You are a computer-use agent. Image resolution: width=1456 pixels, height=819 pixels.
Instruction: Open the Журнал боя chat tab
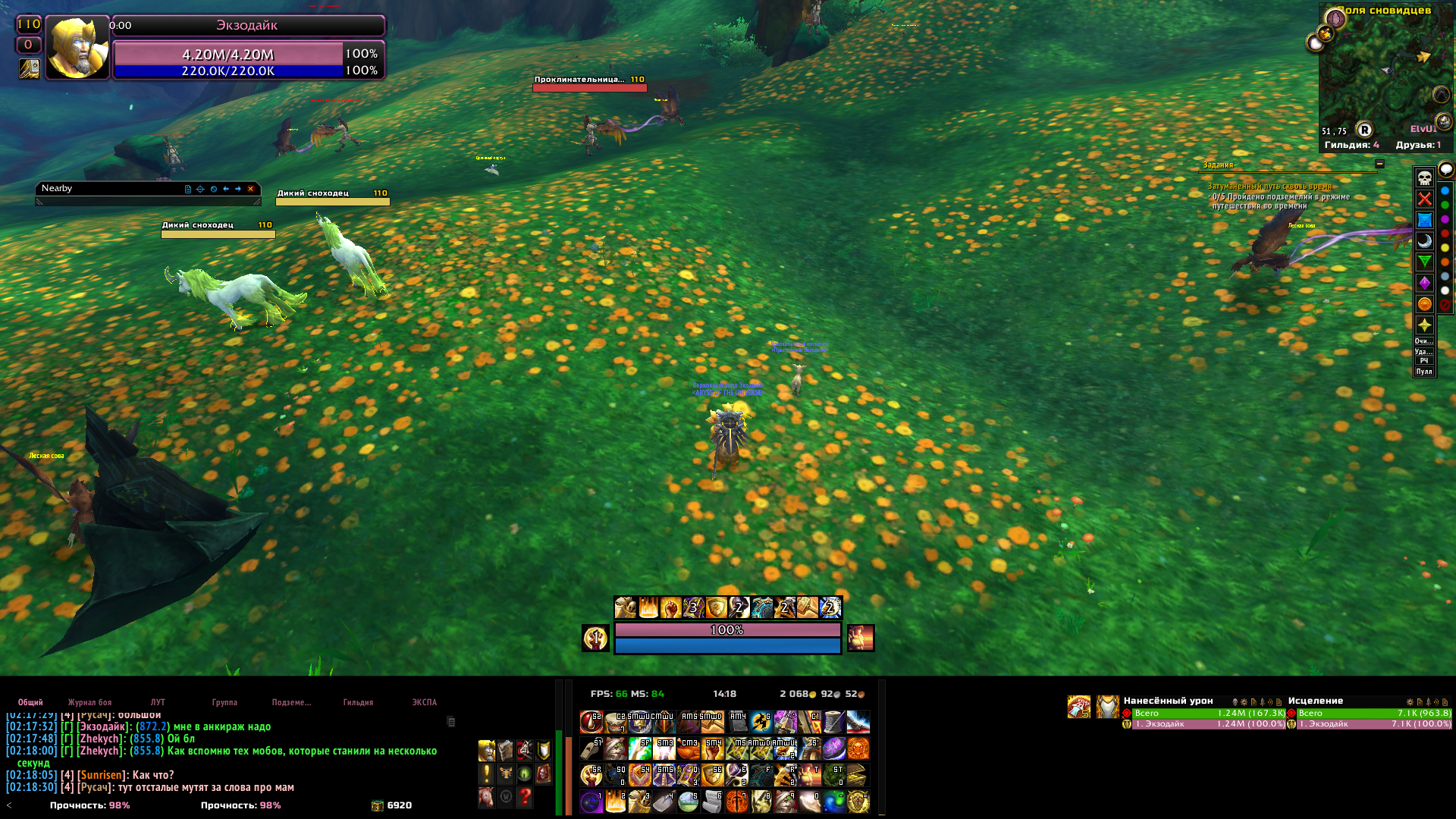tap(89, 702)
